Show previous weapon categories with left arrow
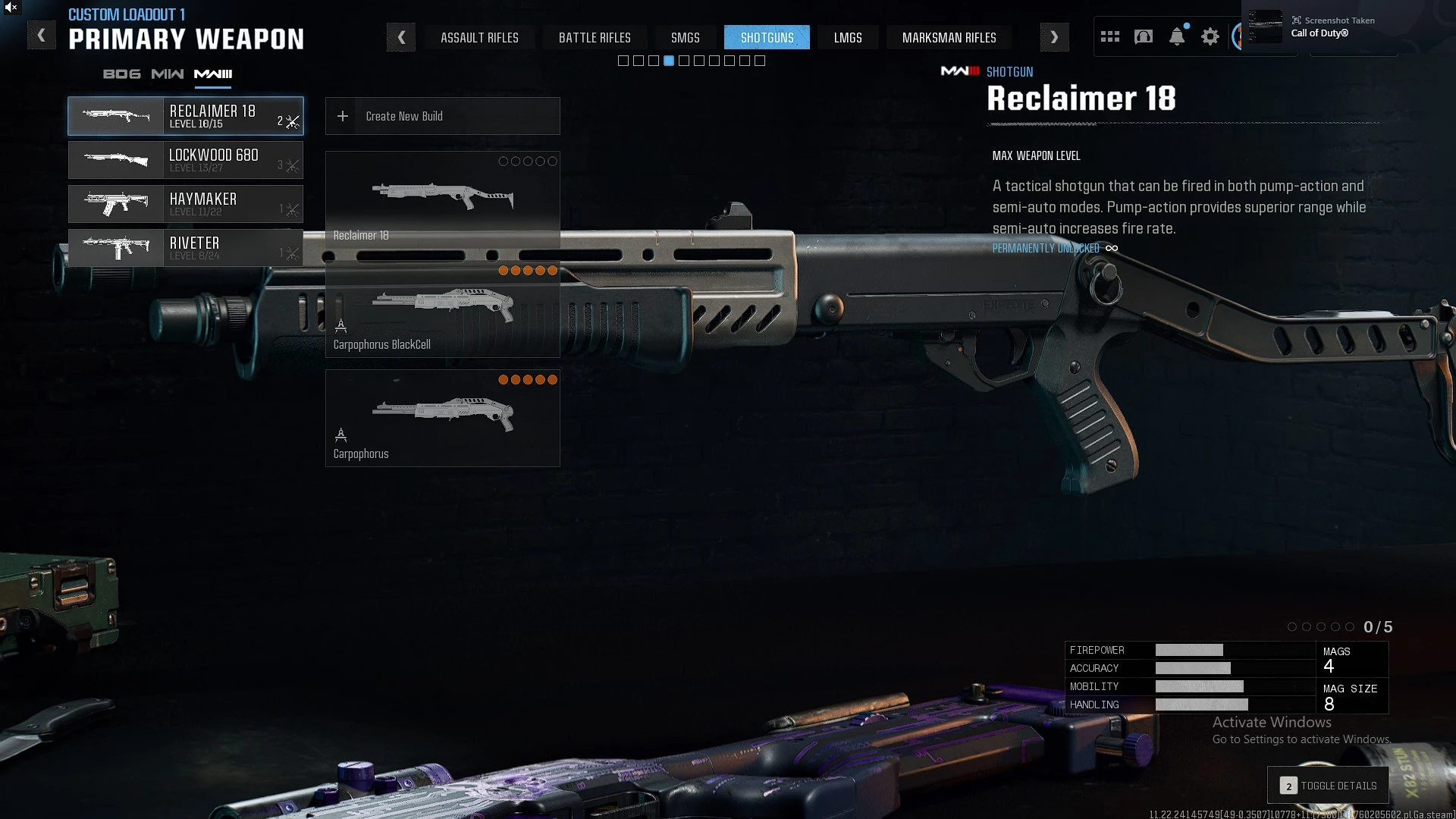Screen dimensions: 1456x819 [401, 37]
